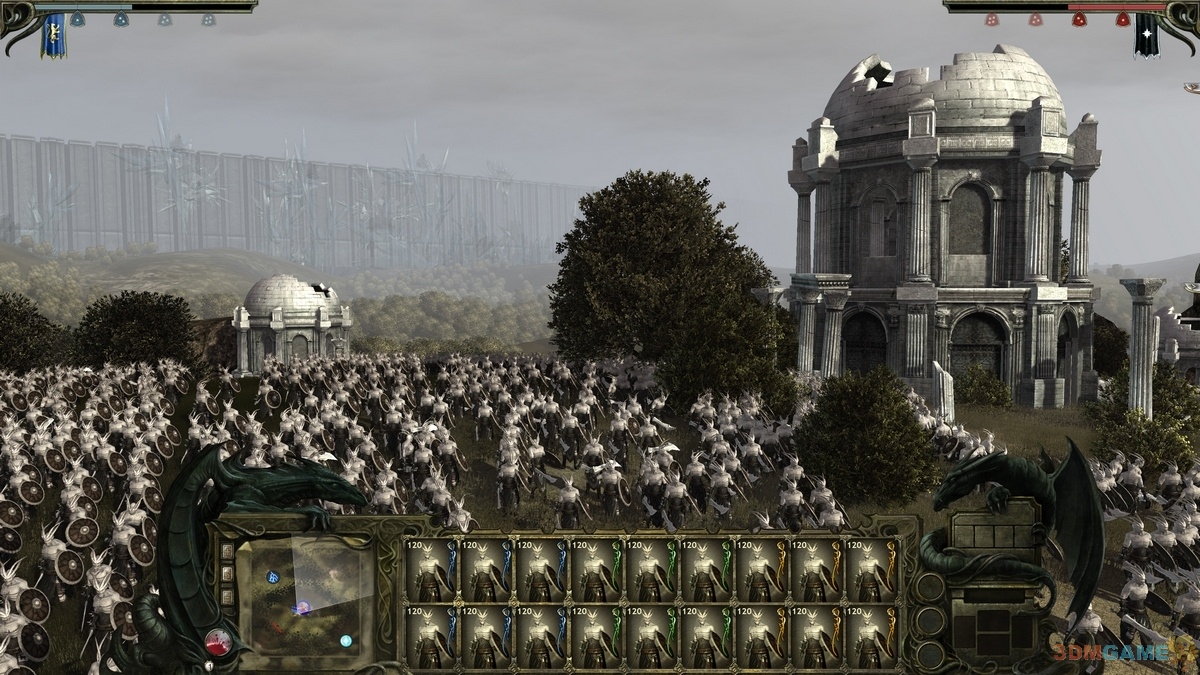
Task: Choose the bottom-right orange-ribbon unit card
Action: click(x=872, y=636)
